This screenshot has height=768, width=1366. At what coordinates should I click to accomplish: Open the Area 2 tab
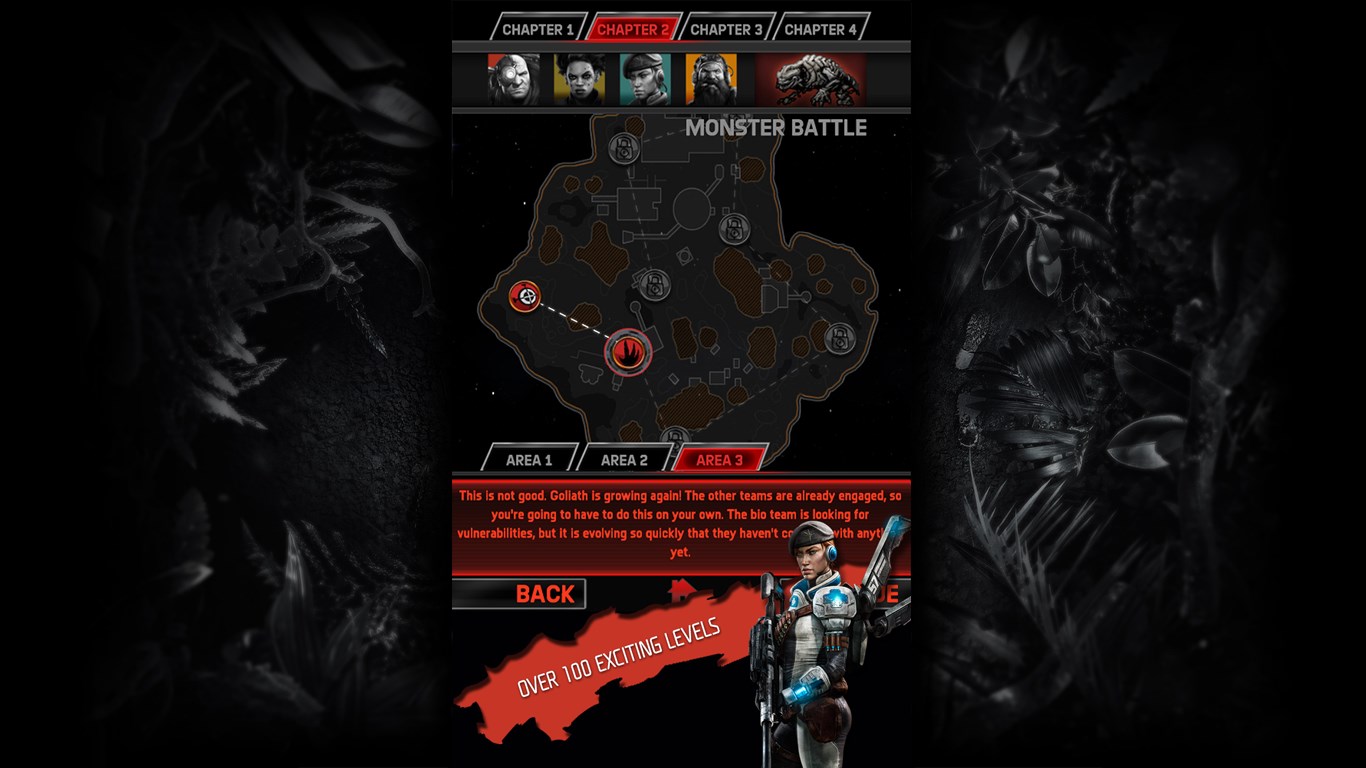click(627, 459)
